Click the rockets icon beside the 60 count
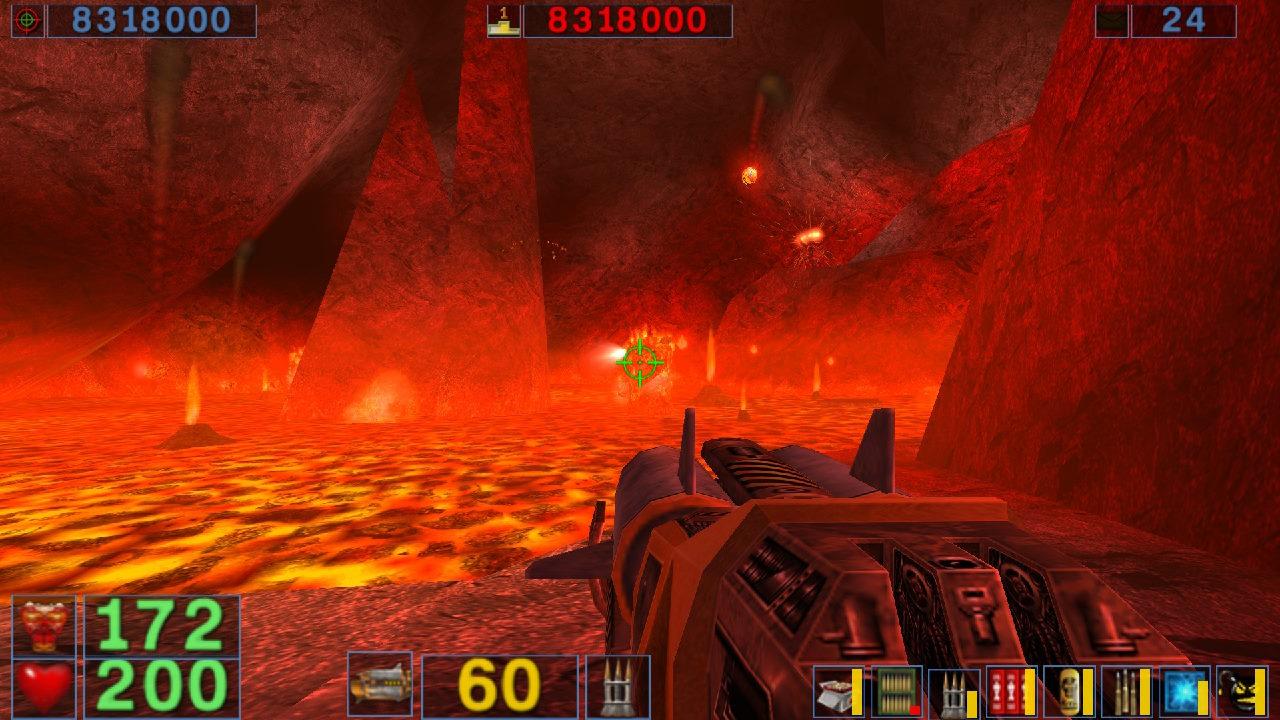Viewport: 1280px width, 720px height. click(x=617, y=686)
